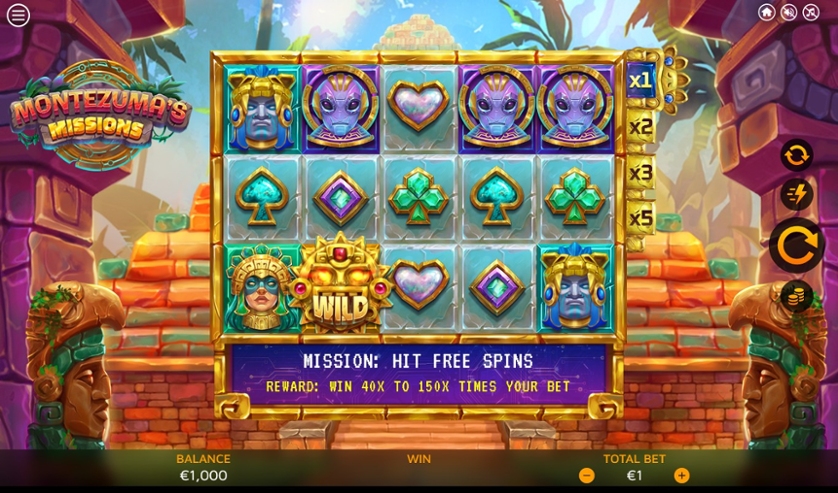
Task: Toggle the muted sound effects icon
Action: tap(789, 12)
